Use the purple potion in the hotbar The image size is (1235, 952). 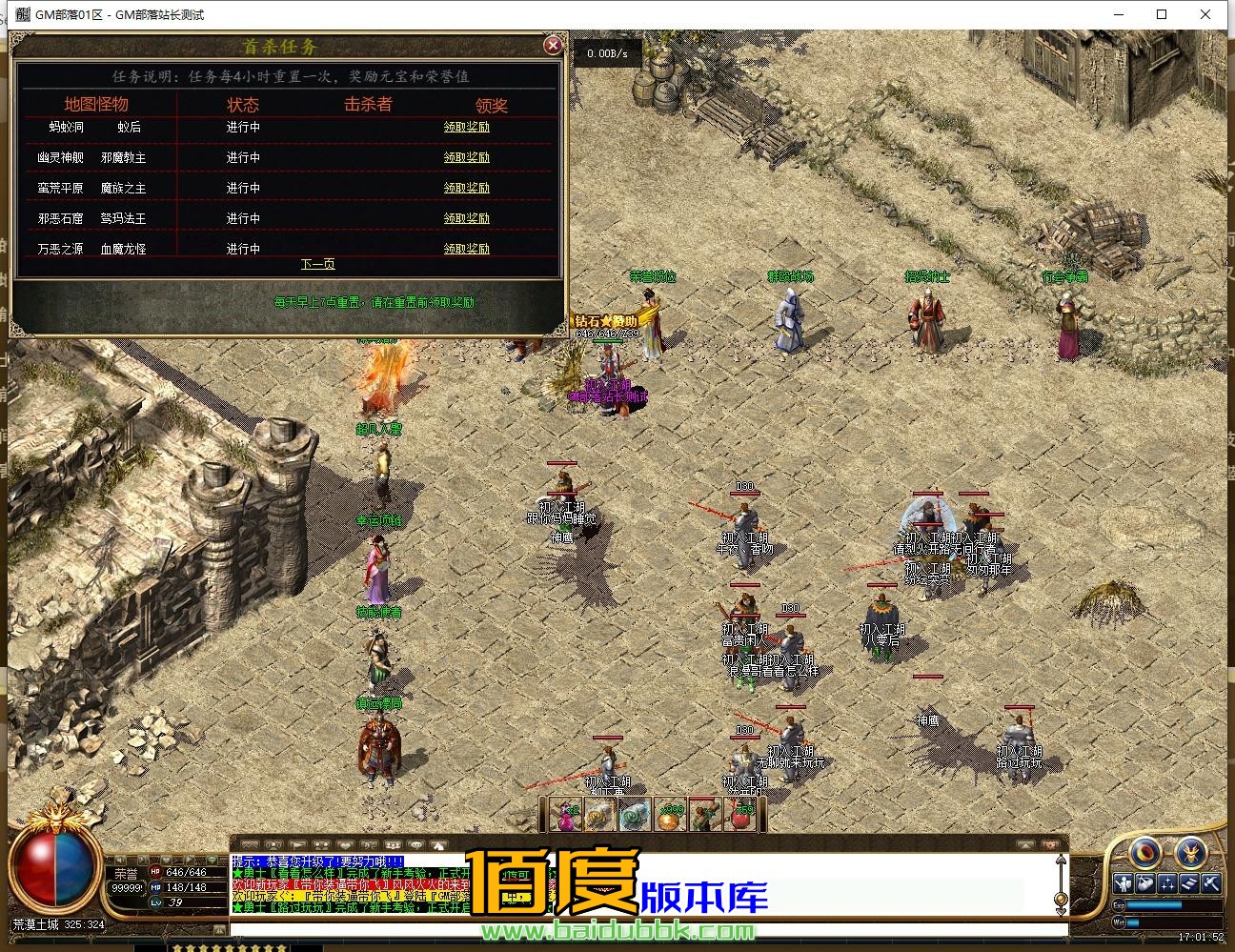click(566, 815)
